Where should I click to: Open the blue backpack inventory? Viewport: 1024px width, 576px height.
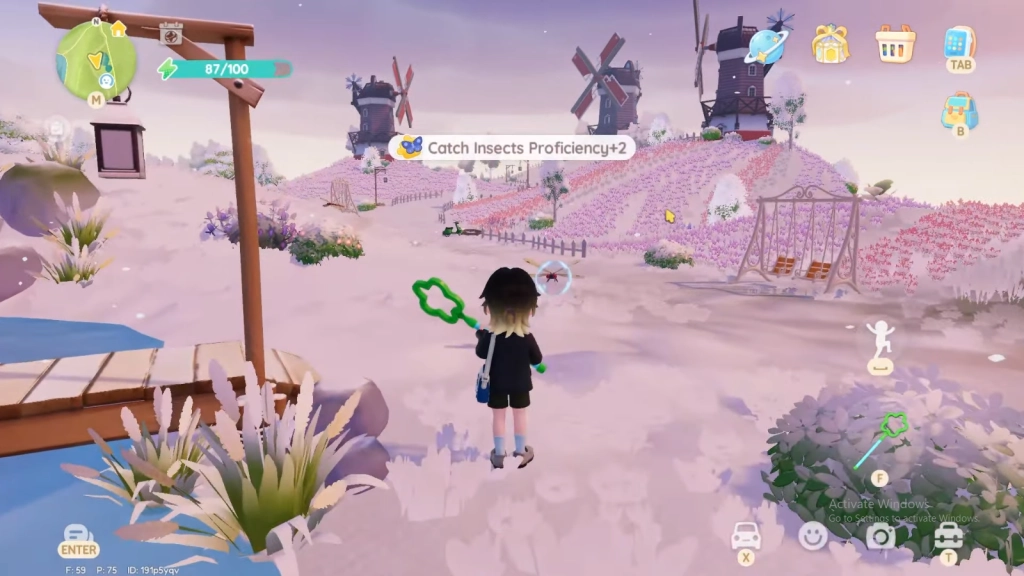coord(960,109)
